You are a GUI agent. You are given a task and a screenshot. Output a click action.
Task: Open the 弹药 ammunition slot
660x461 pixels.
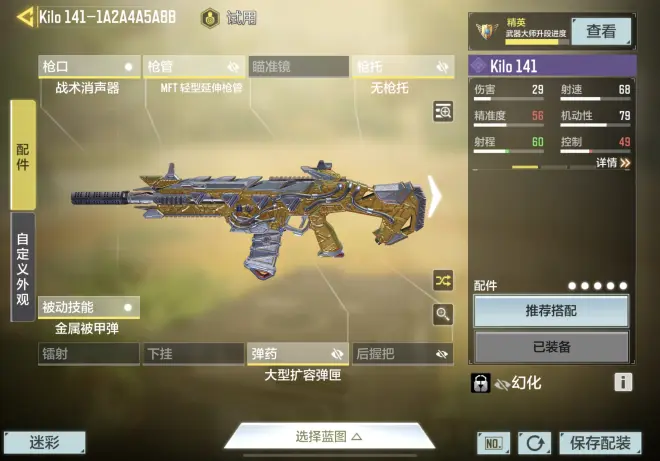298,354
